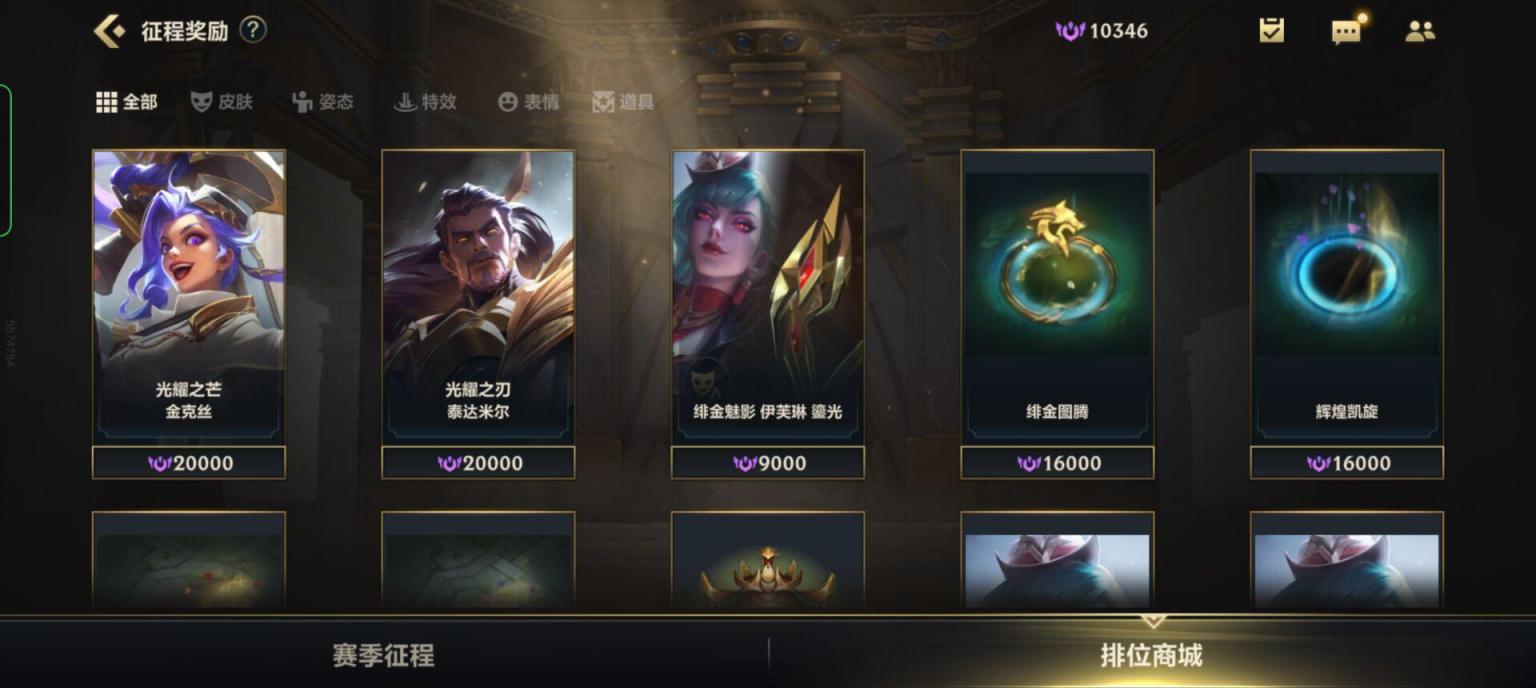Buy the 9000 priced 伊芙琳 item
Screen dimensions: 1536x688
(x=767, y=463)
